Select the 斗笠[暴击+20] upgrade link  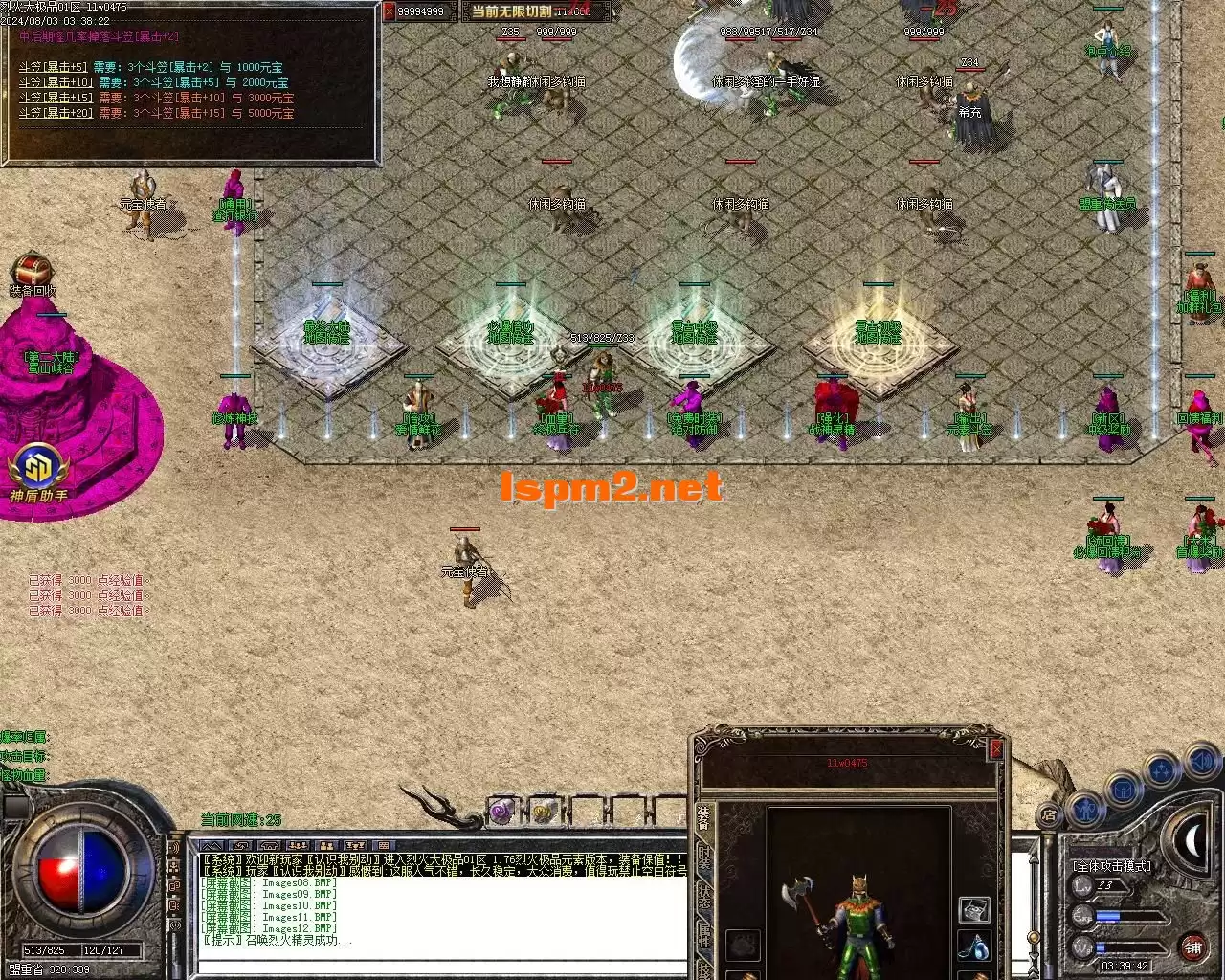56,114
